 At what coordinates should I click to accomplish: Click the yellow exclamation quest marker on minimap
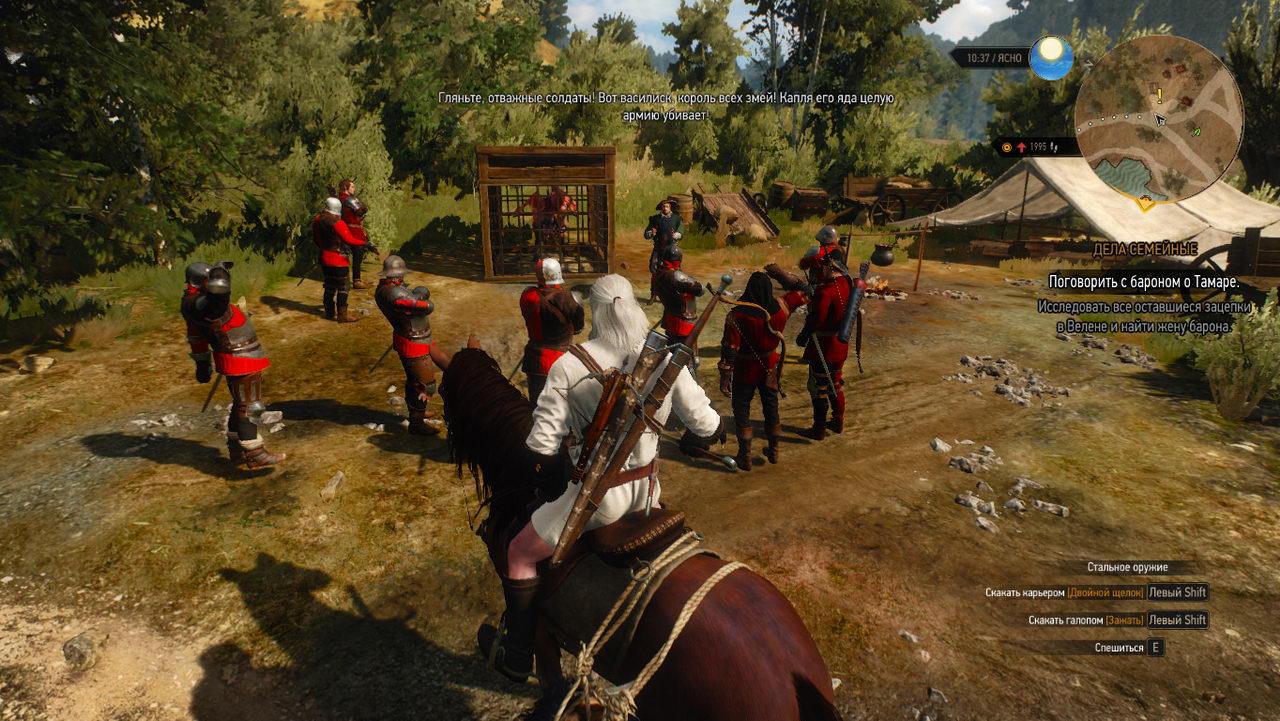1159,94
